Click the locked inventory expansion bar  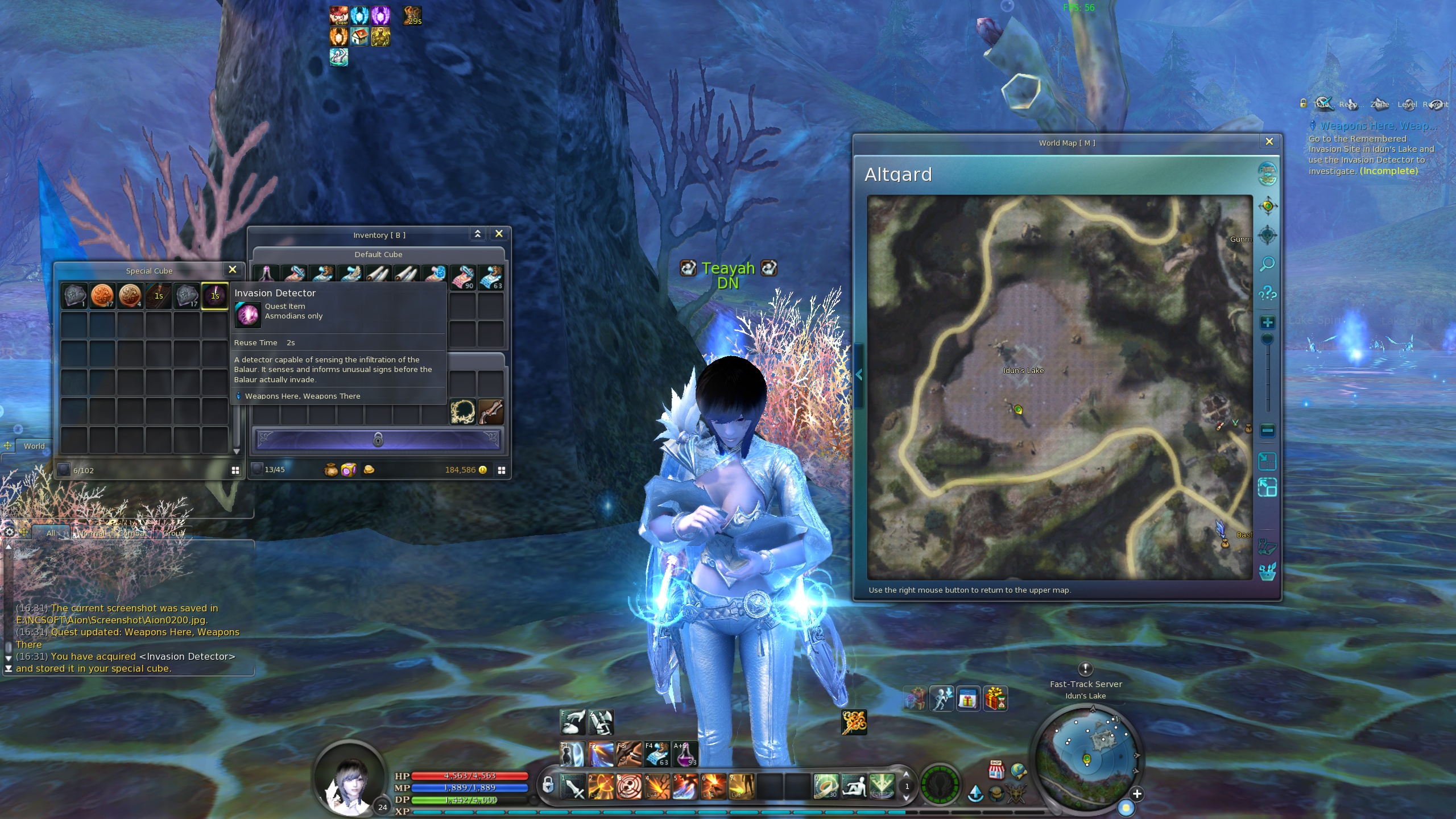378,440
